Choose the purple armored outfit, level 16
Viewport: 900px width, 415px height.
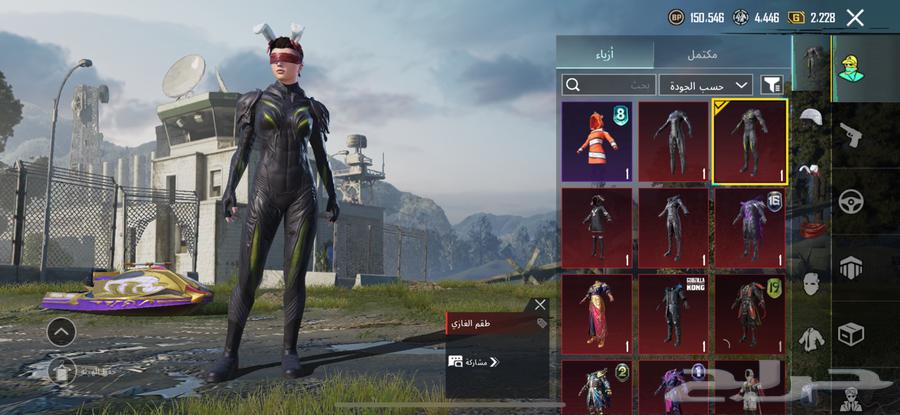749,227
